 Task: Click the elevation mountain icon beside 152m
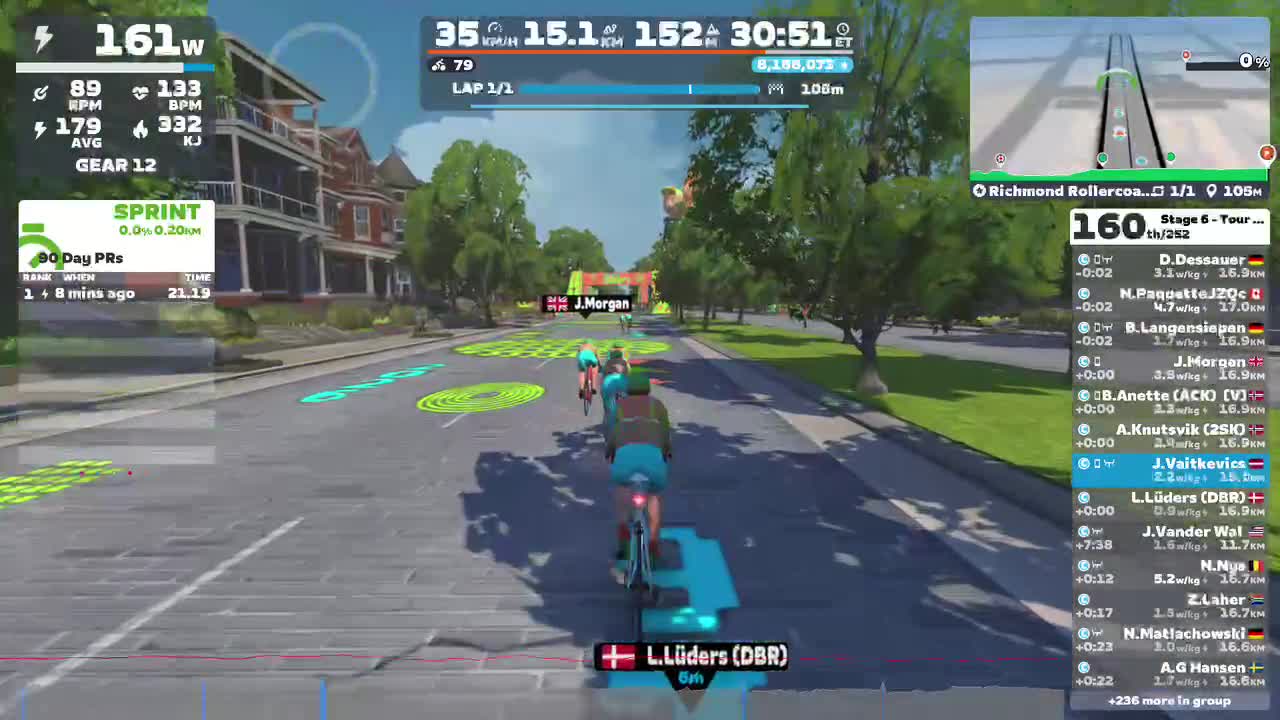[x=712, y=31]
